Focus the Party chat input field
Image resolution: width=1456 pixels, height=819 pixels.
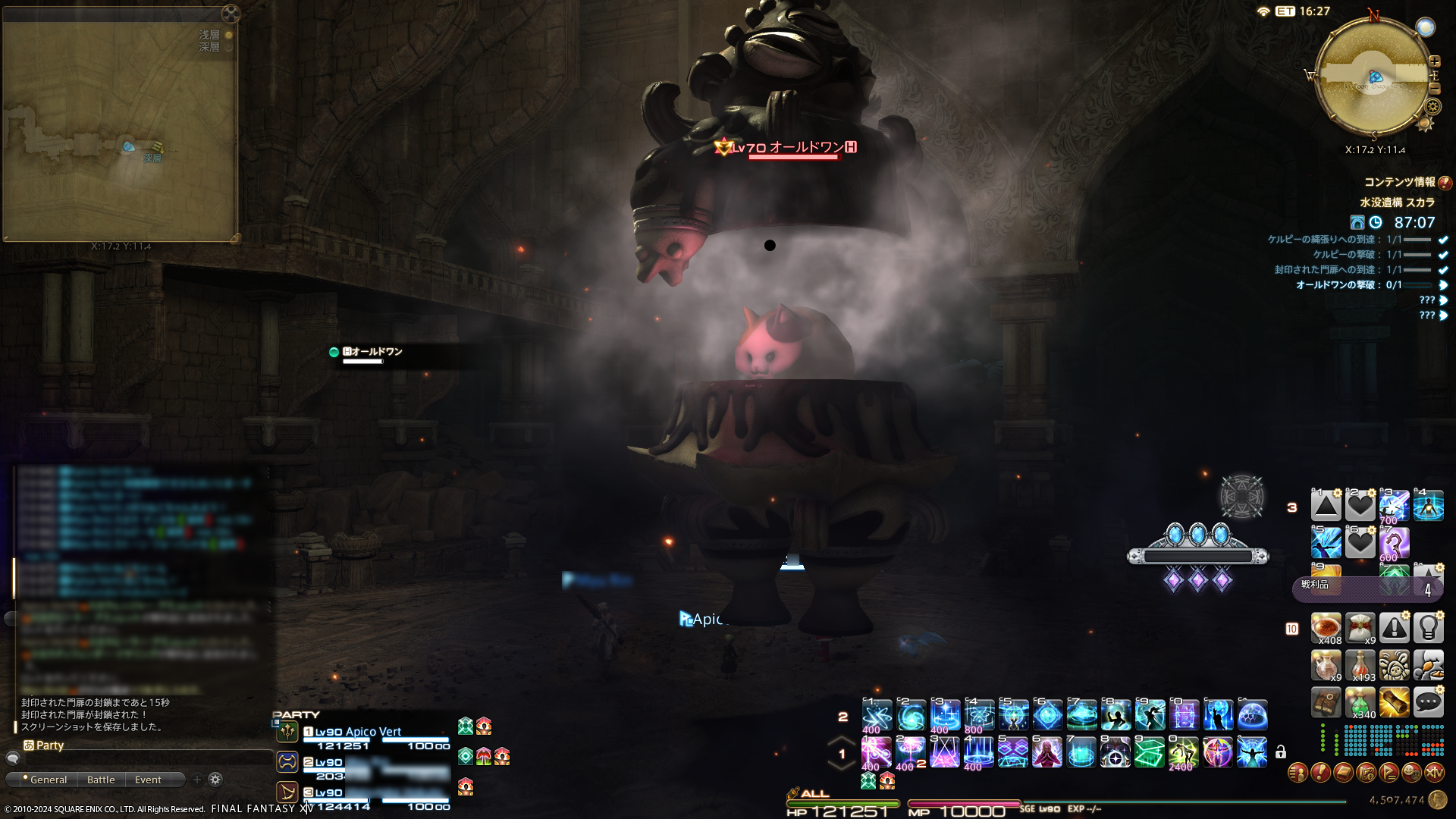pyautogui.click(x=144, y=758)
